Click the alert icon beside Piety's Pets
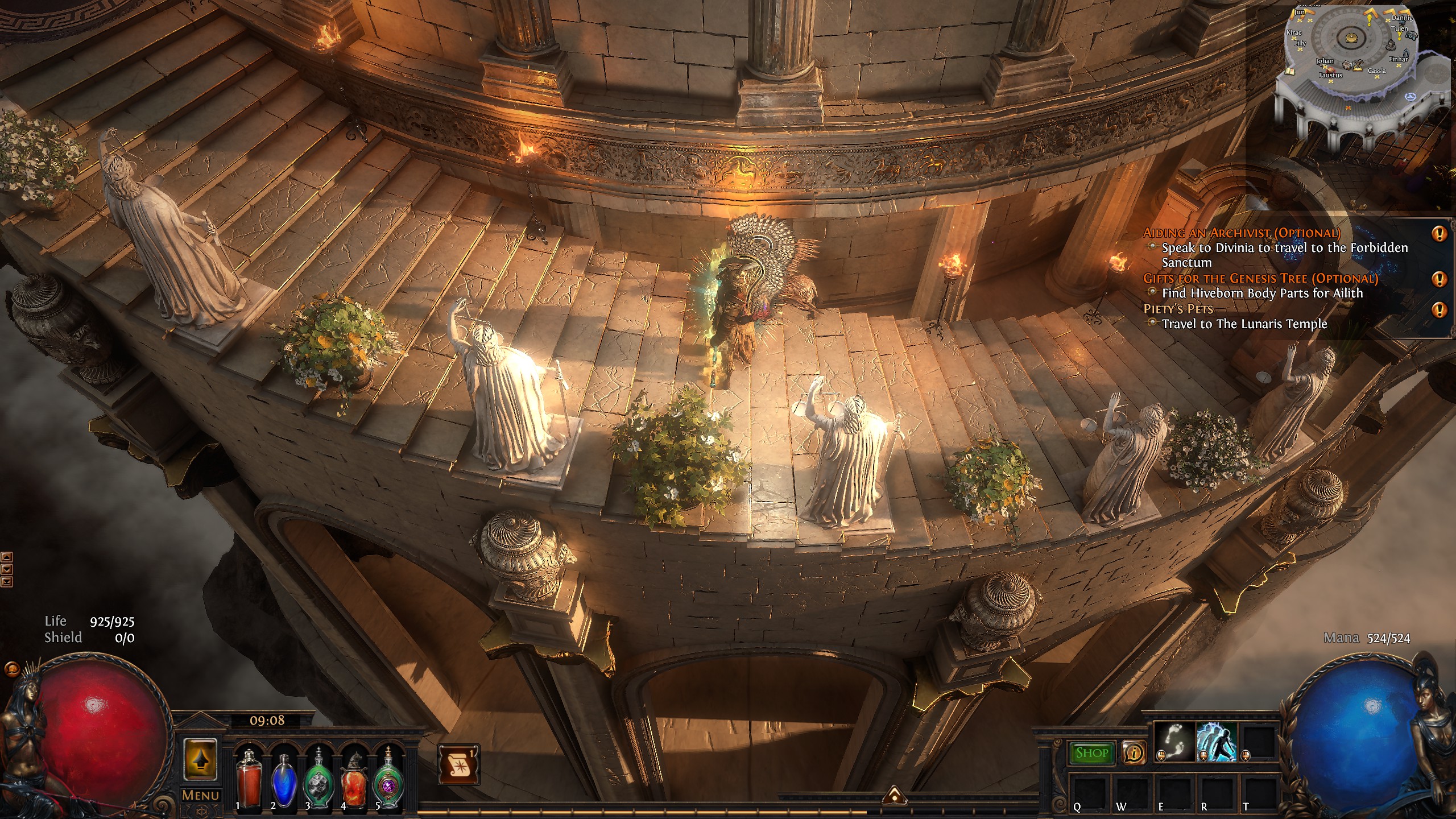 (1439, 309)
